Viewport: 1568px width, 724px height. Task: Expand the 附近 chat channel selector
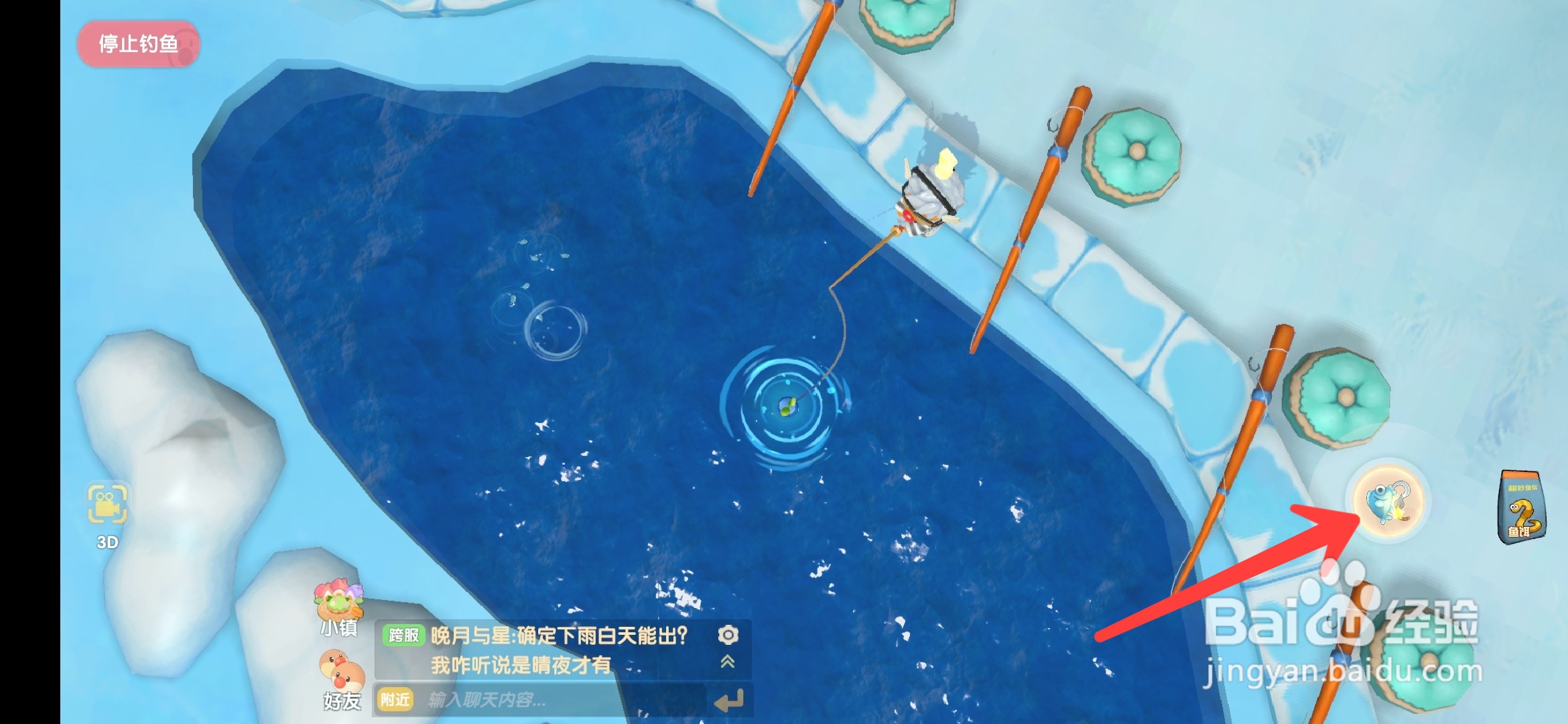395,700
